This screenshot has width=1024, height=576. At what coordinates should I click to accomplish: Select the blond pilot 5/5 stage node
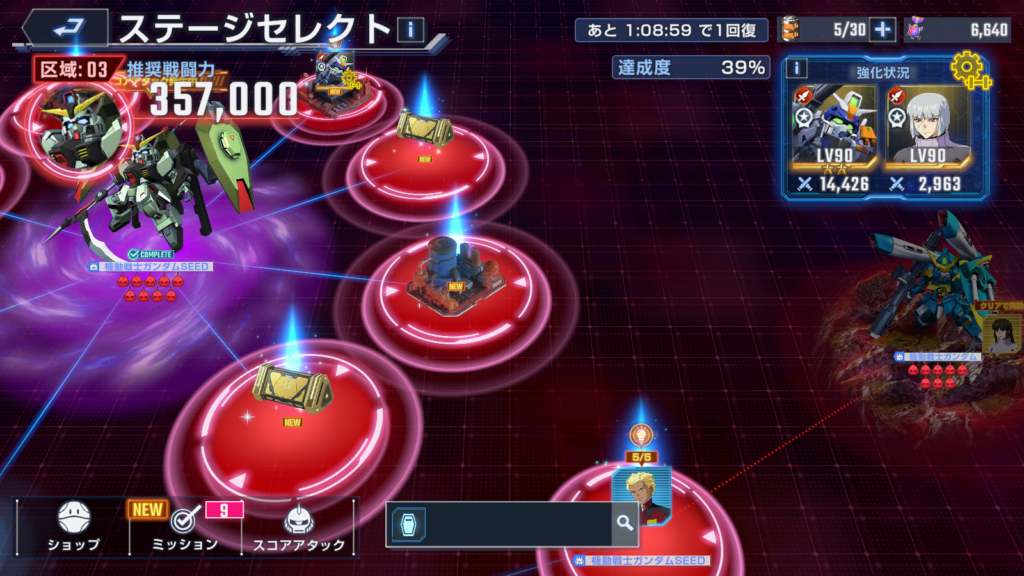641,492
